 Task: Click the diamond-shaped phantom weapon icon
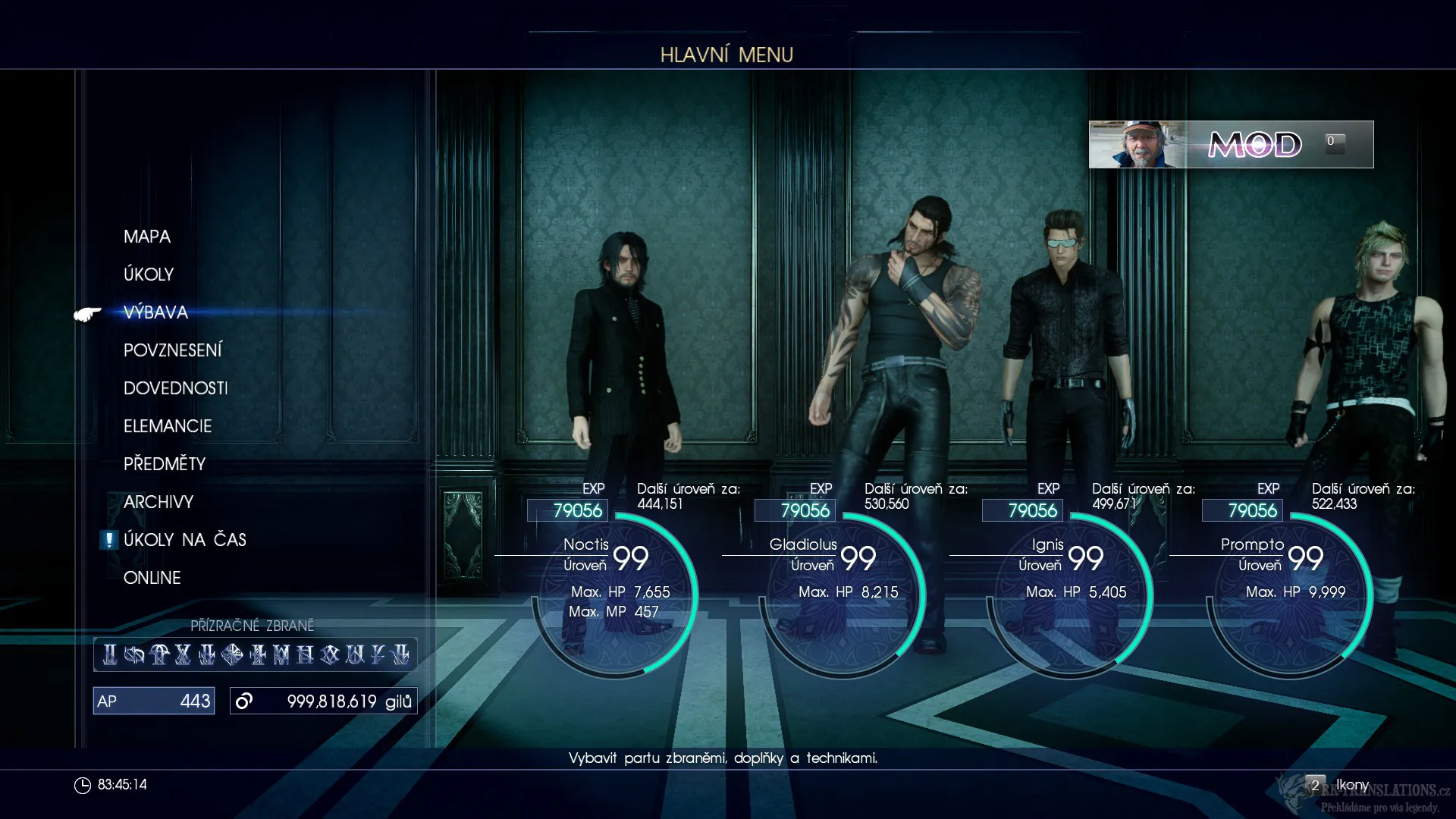pos(232,654)
